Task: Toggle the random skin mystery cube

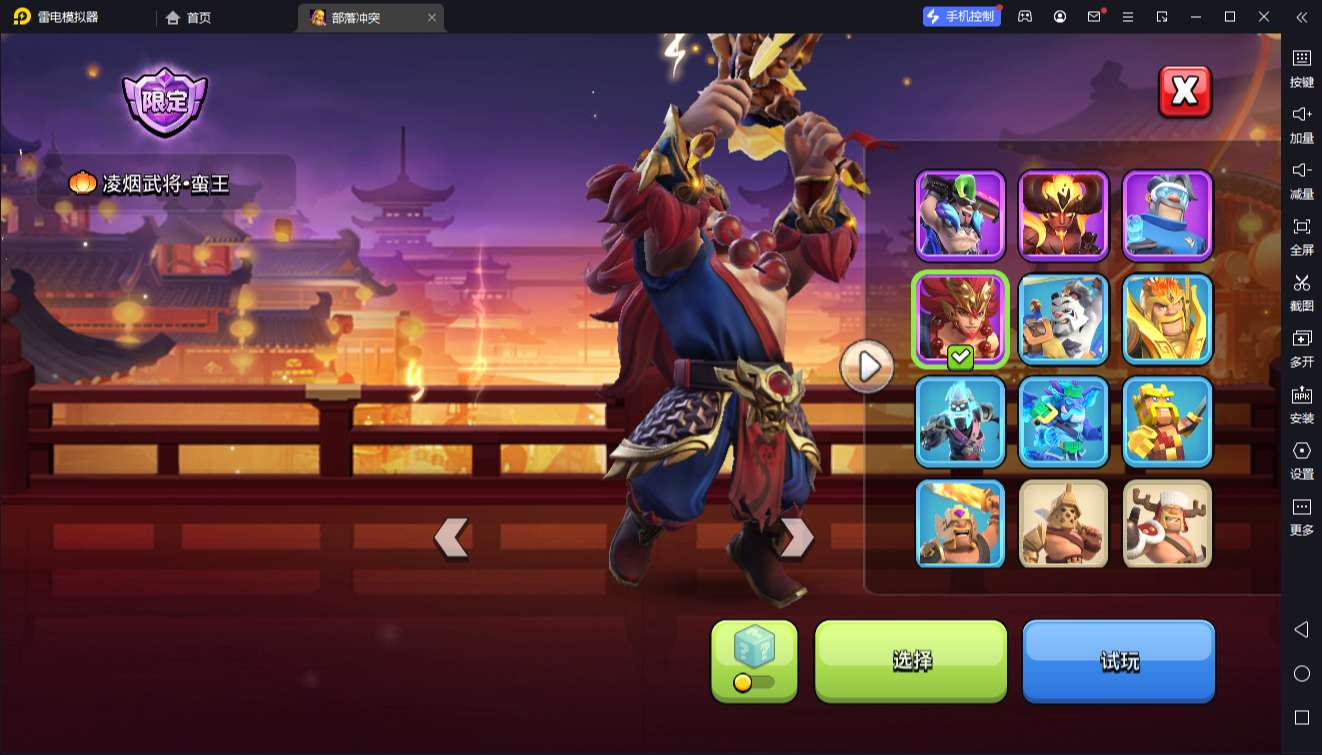Action: tap(754, 660)
